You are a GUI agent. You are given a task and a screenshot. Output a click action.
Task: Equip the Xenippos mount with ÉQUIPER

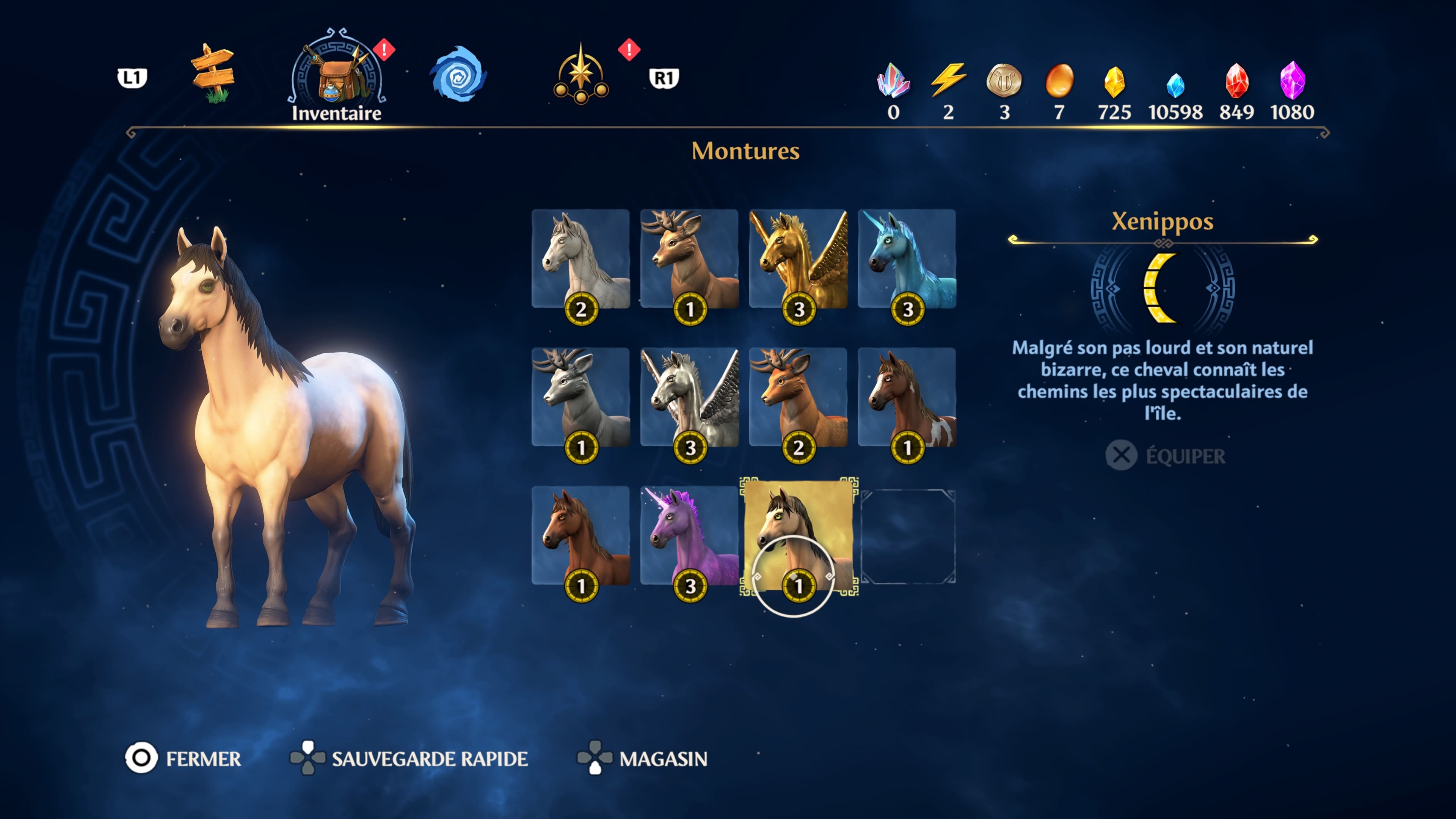coord(1166,455)
